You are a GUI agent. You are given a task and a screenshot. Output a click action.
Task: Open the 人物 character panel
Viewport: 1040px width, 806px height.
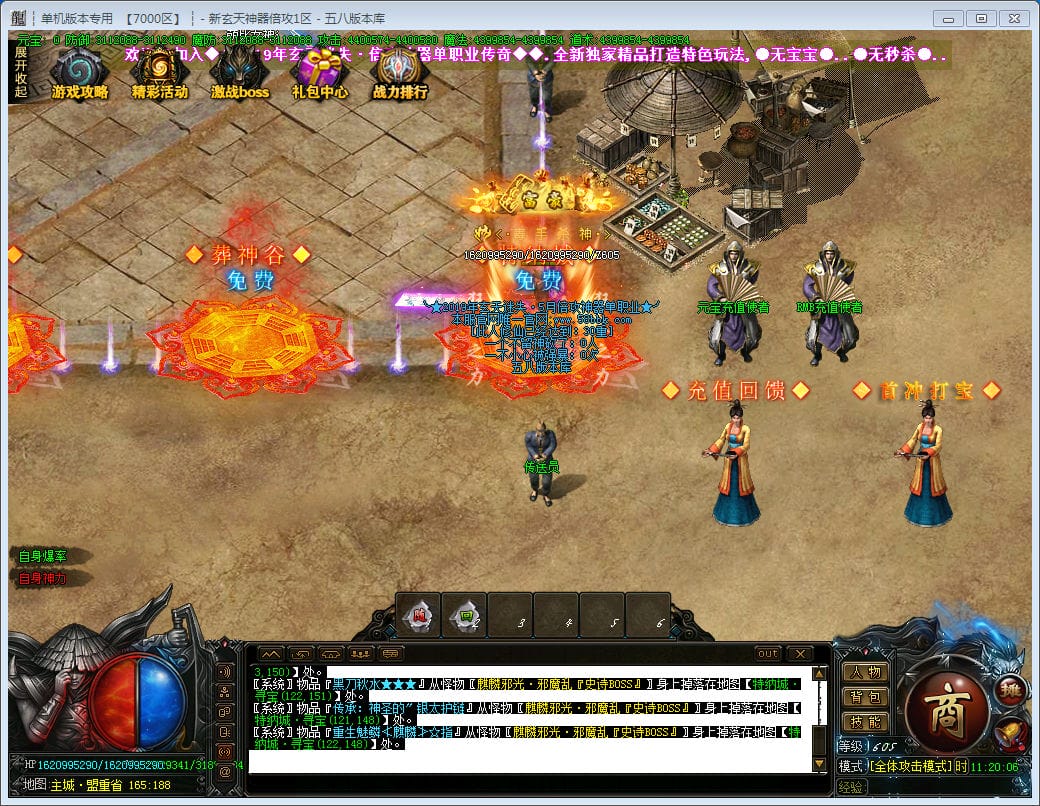[x=865, y=673]
